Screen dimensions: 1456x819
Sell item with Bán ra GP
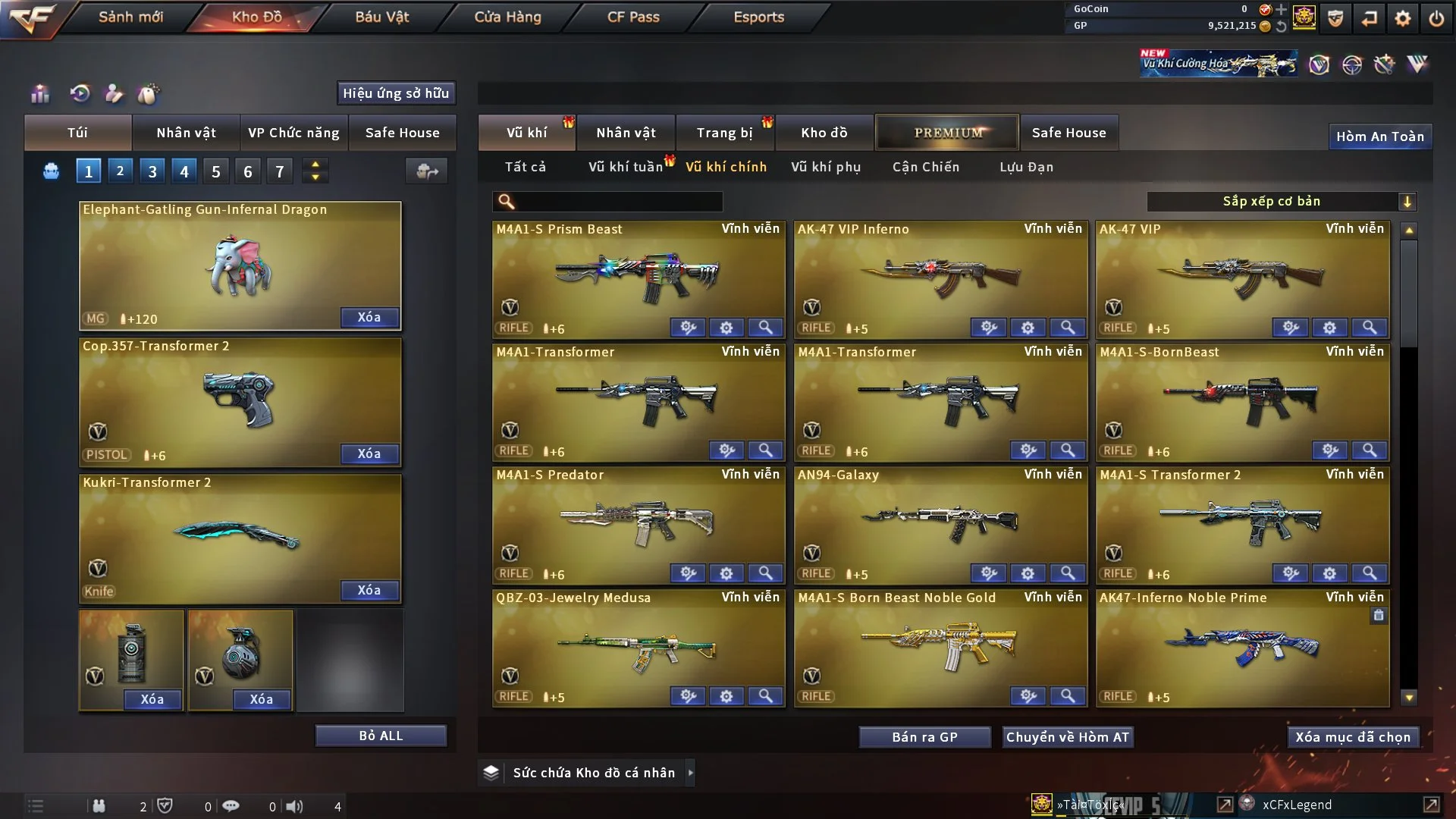(x=924, y=737)
